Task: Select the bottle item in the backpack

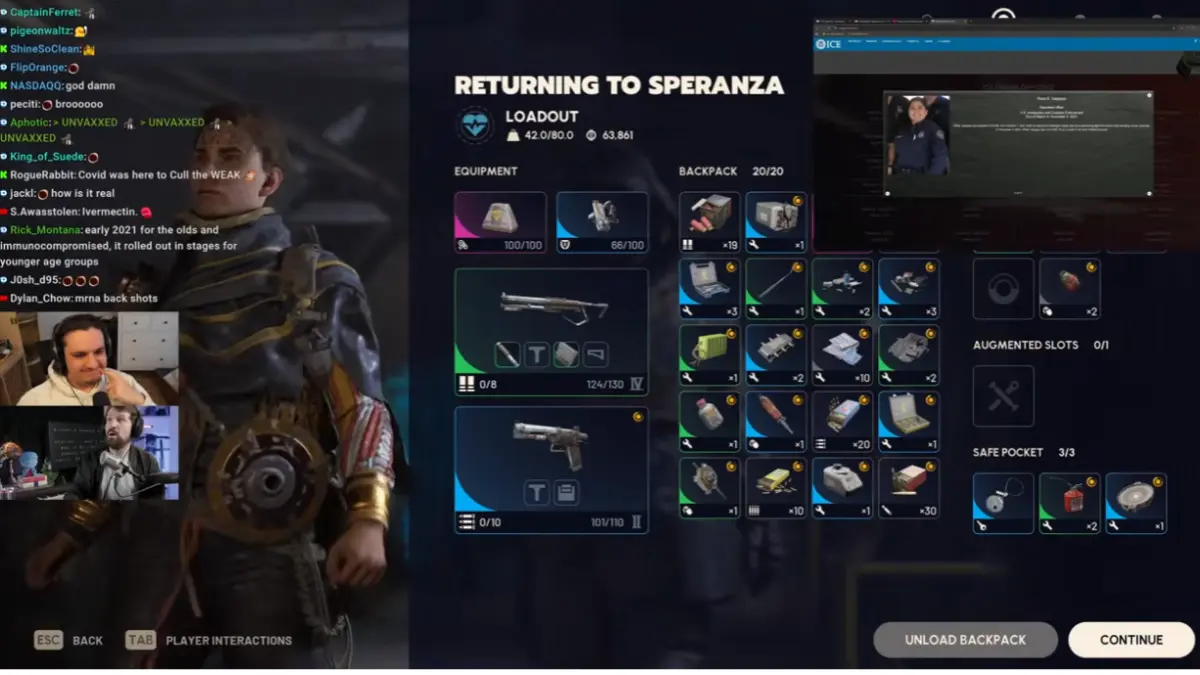Action: pos(710,421)
